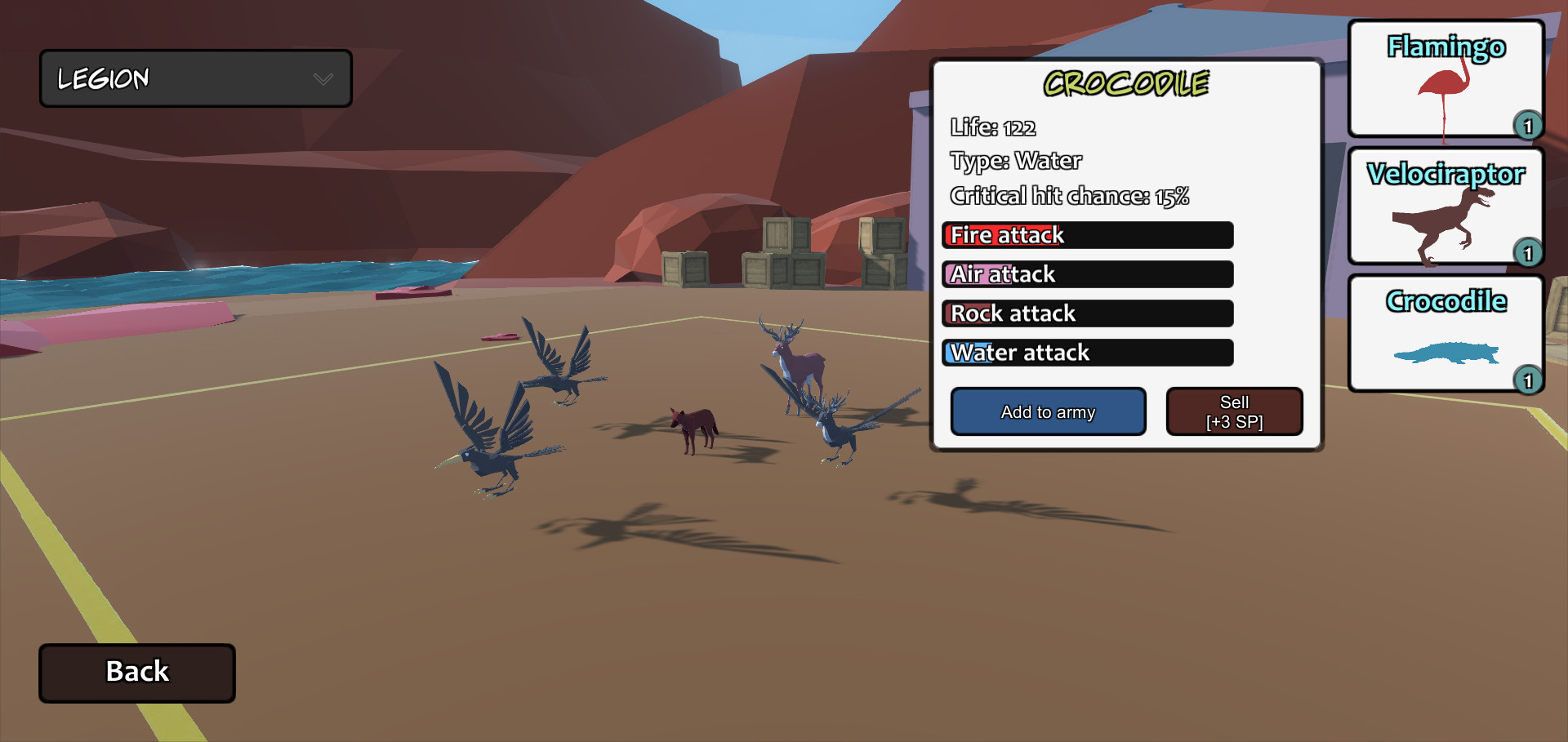
Task: Sell the Crocodile for 3 SP
Action: tap(1234, 411)
